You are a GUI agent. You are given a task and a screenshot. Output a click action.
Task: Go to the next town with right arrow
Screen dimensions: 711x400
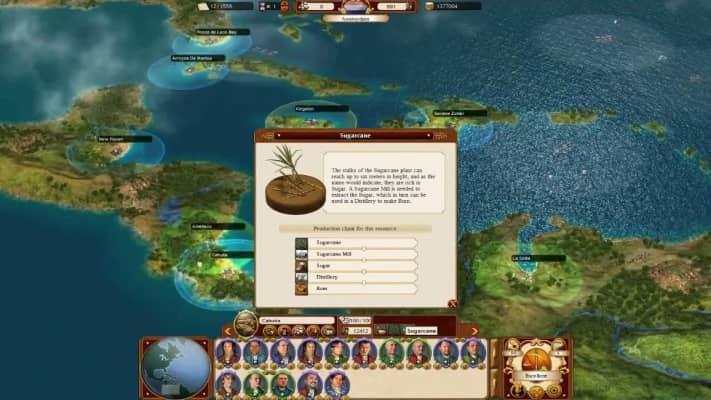474,330
